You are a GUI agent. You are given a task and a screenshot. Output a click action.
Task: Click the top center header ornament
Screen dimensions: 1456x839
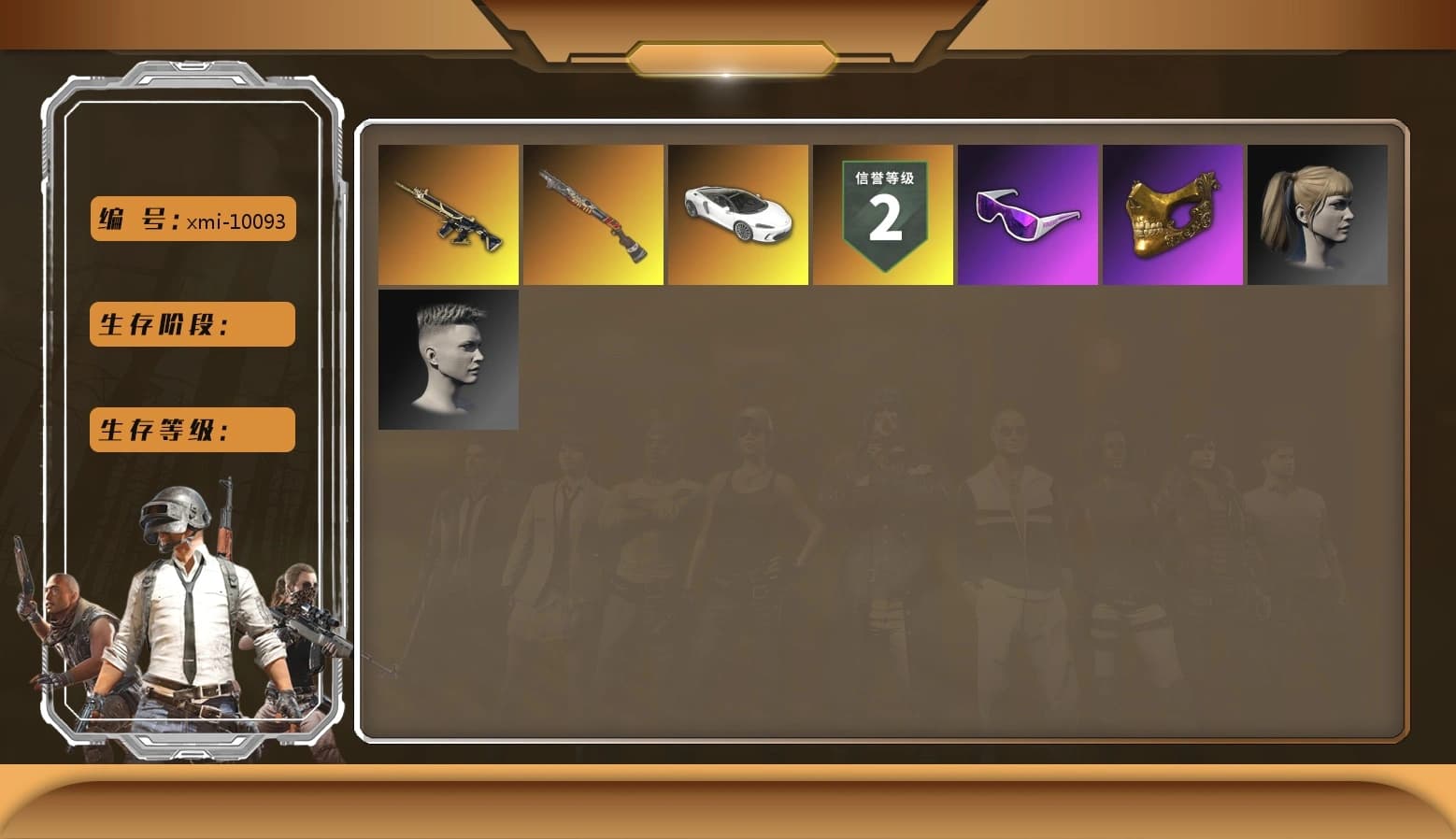728,54
